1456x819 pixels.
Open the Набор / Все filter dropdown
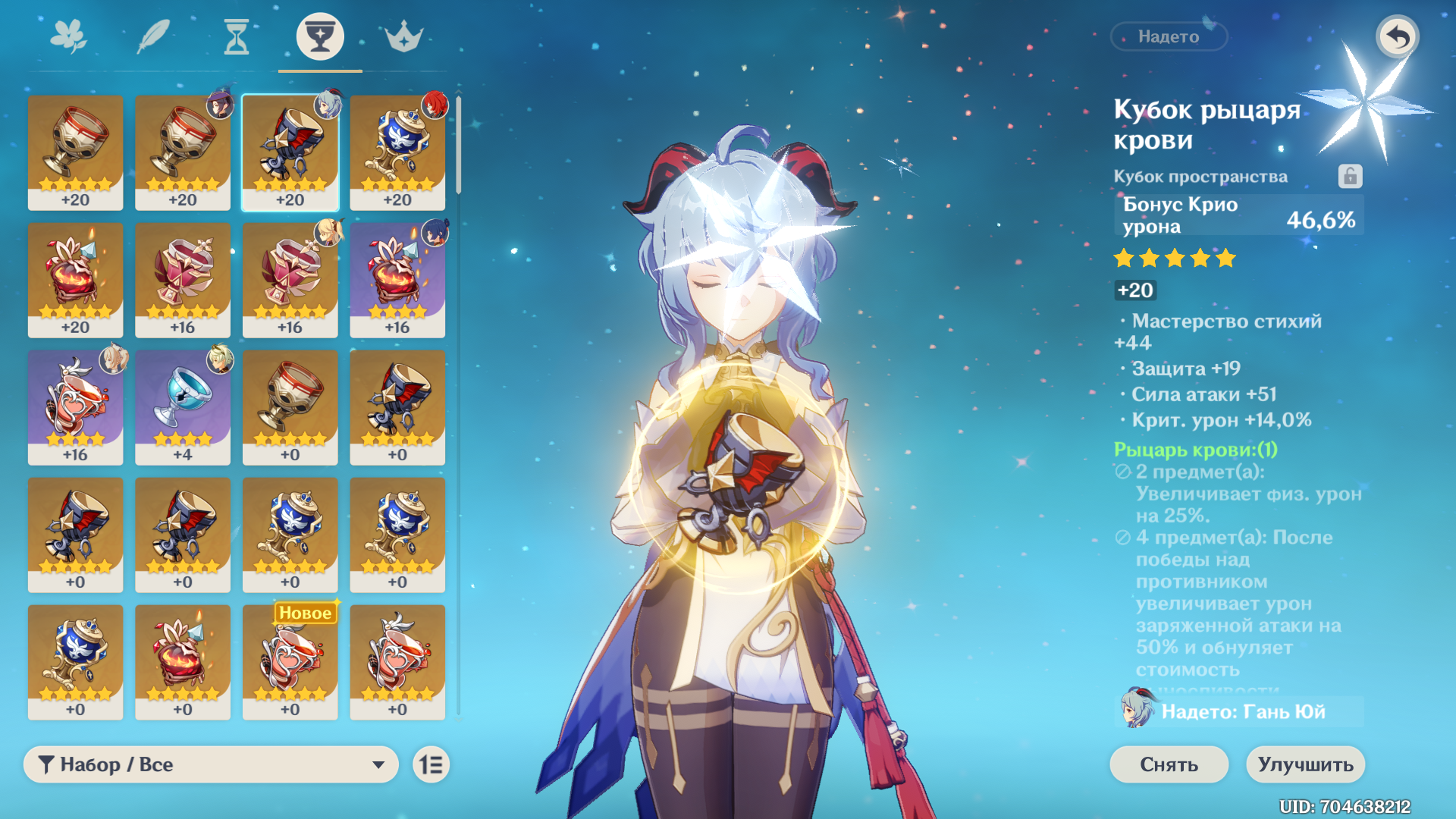coord(211,764)
